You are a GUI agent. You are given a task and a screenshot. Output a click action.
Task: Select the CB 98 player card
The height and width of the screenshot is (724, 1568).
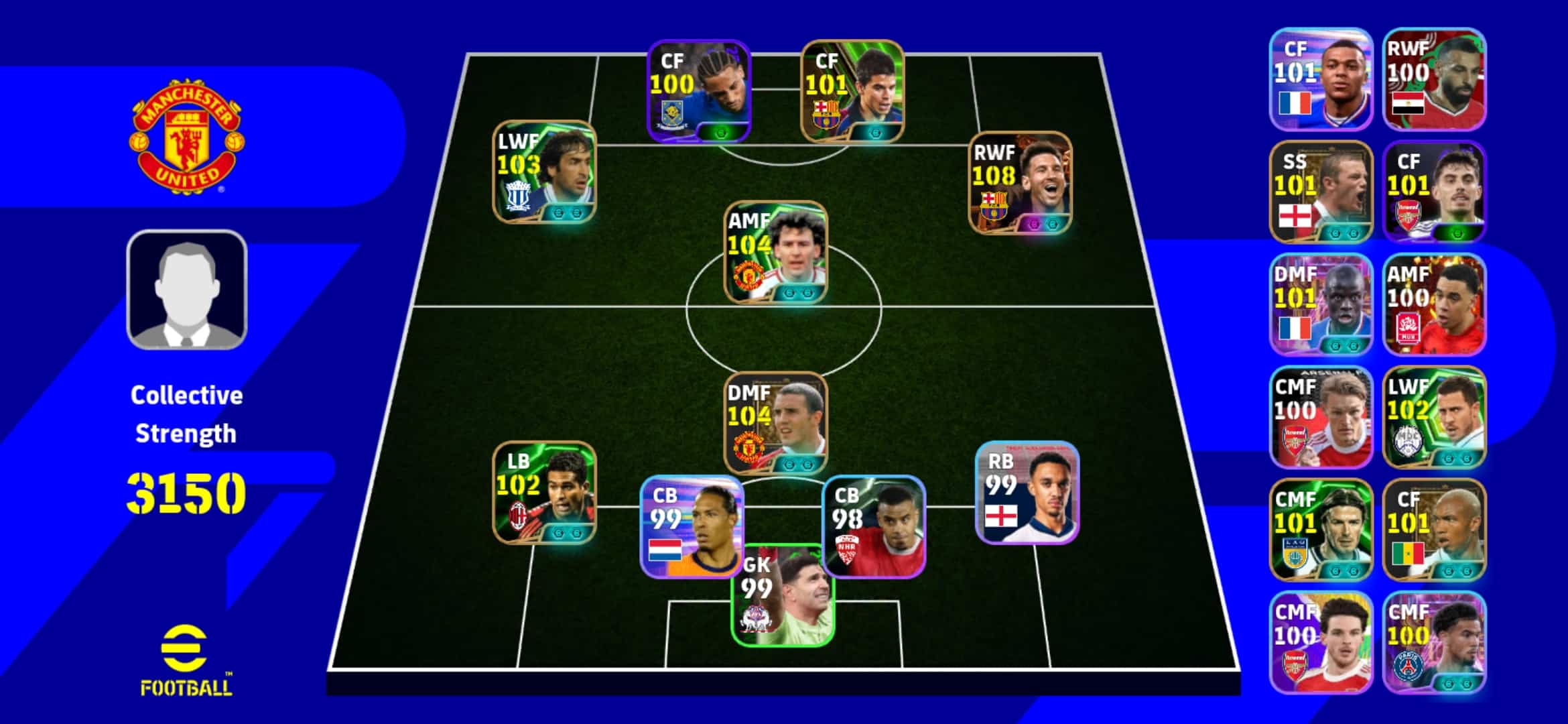(x=874, y=526)
